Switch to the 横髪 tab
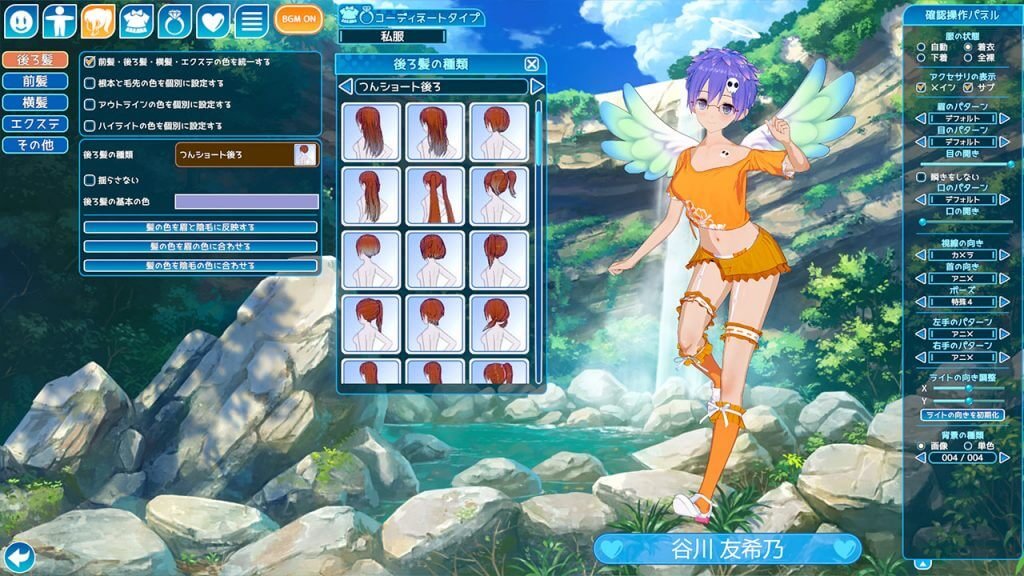The image size is (1024, 576). 27,102
